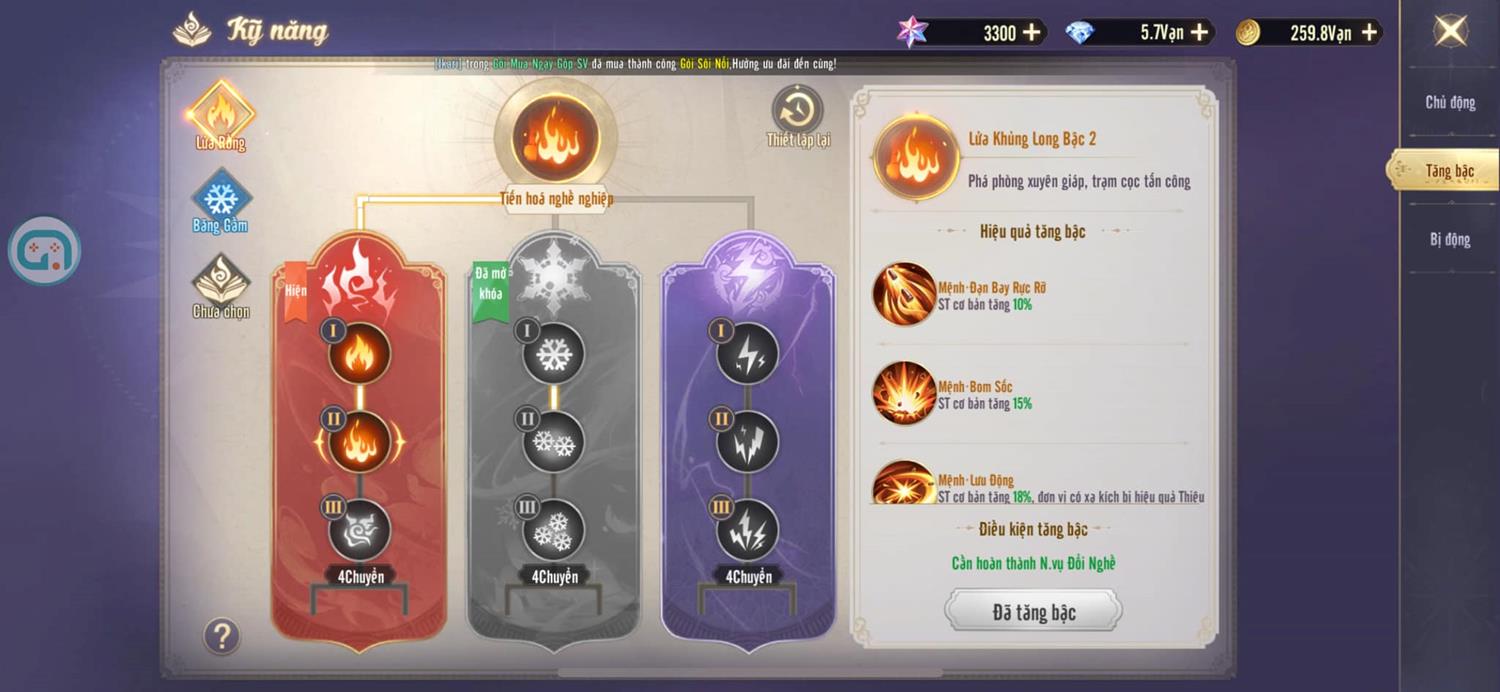1500x692 pixels.
Task: Select the tier I fire skill node
Action: click(360, 352)
